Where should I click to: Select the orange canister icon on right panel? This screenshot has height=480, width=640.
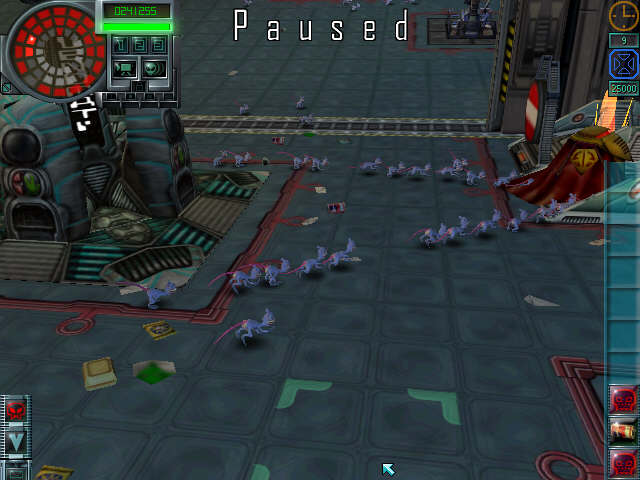(x=623, y=431)
